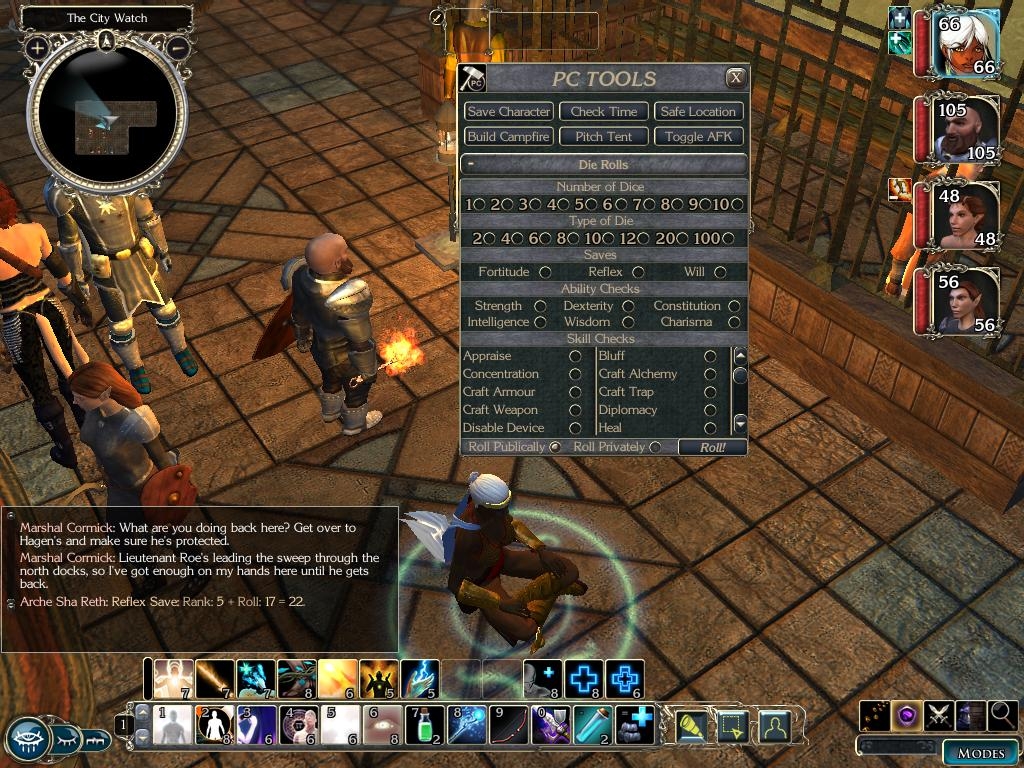
Task: Select the Safe Location button
Action: 698,111
